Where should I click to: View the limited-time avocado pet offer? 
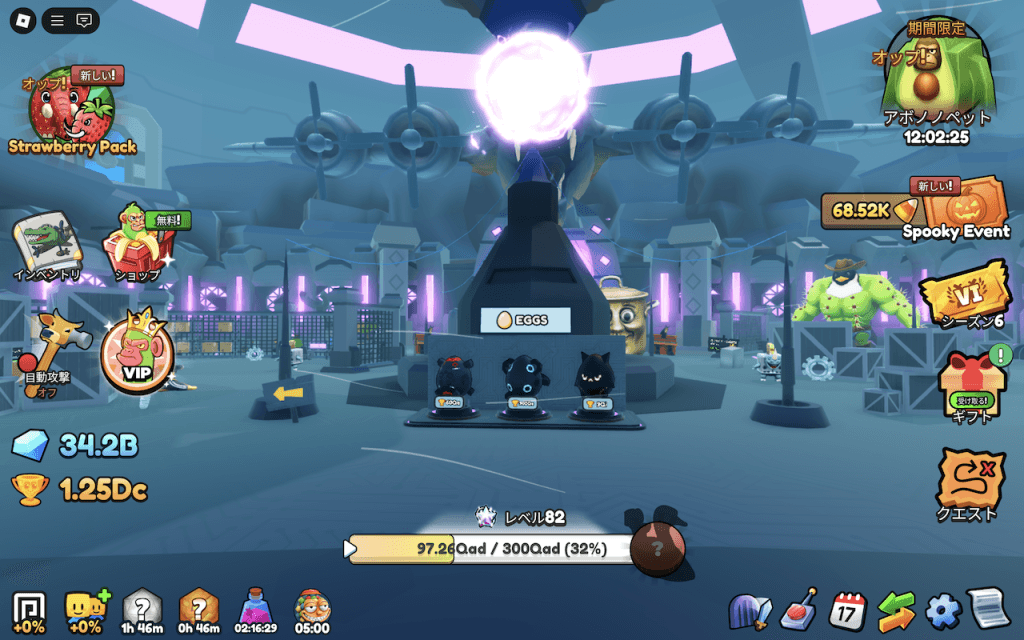pyautogui.click(x=936, y=85)
